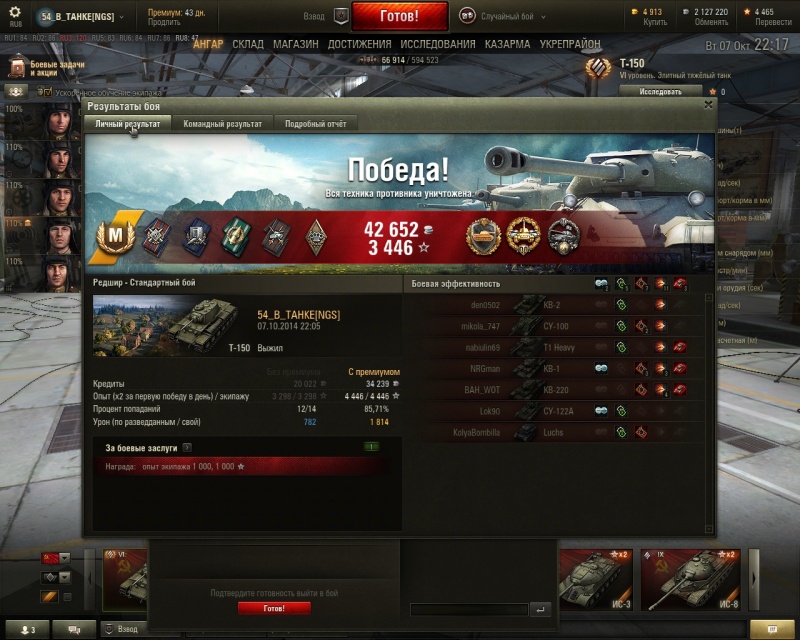Open the Склад menu

pyautogui.click(x=248, y=45)
